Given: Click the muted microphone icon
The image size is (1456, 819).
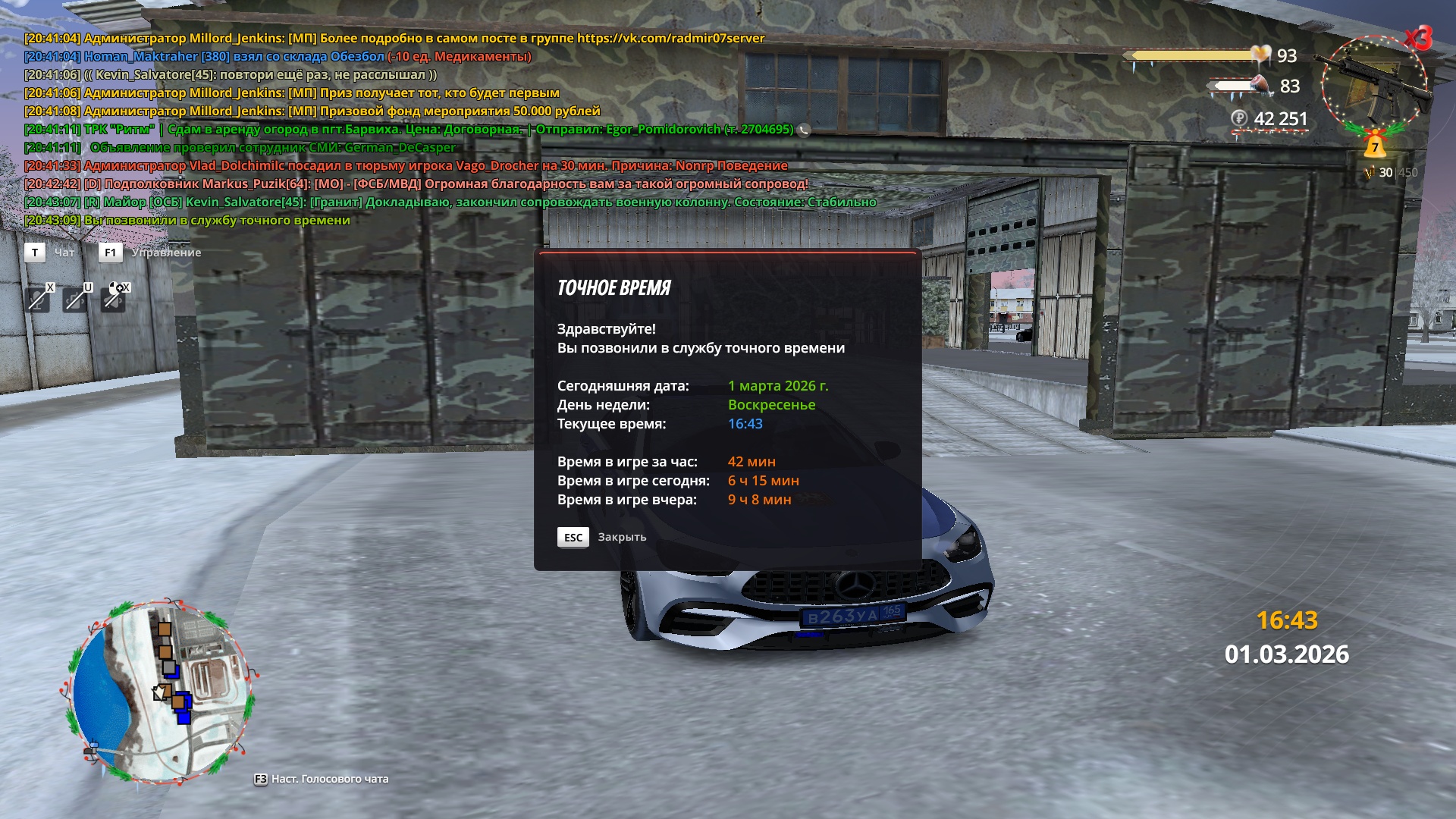Looking at the screenshot, I should coord(38,300).
